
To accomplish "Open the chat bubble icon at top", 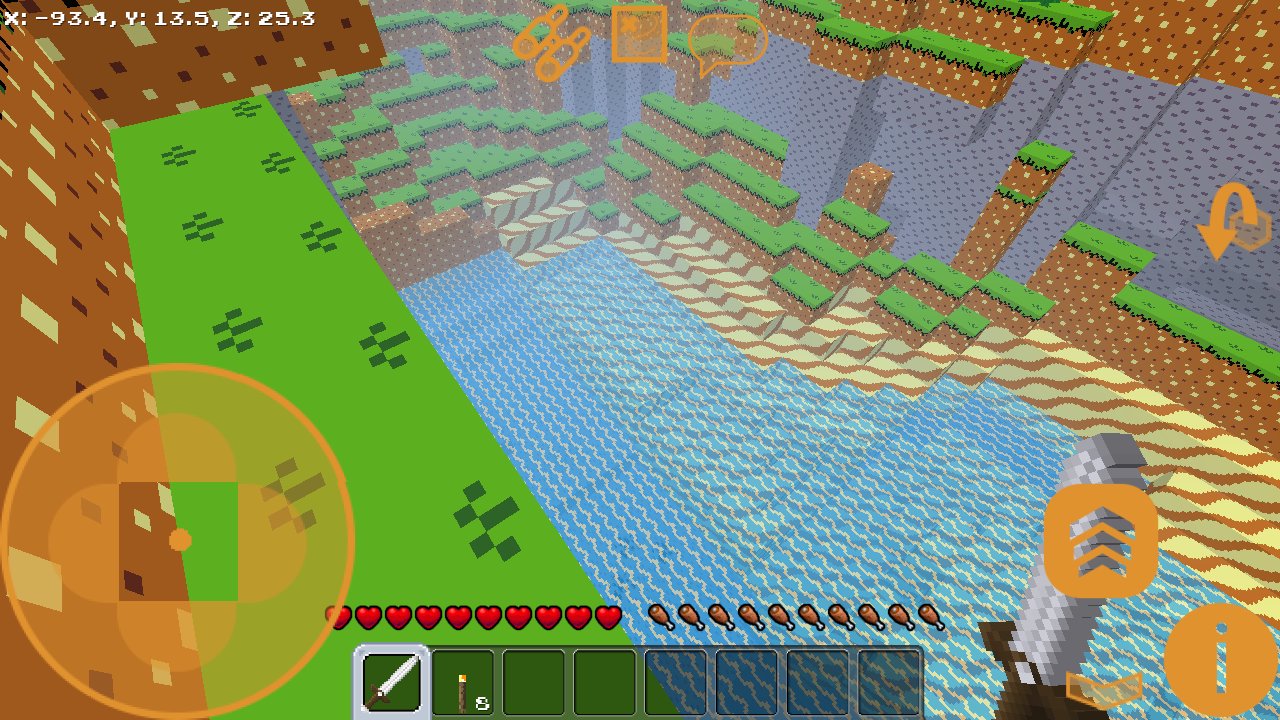I will click(730, 42).
